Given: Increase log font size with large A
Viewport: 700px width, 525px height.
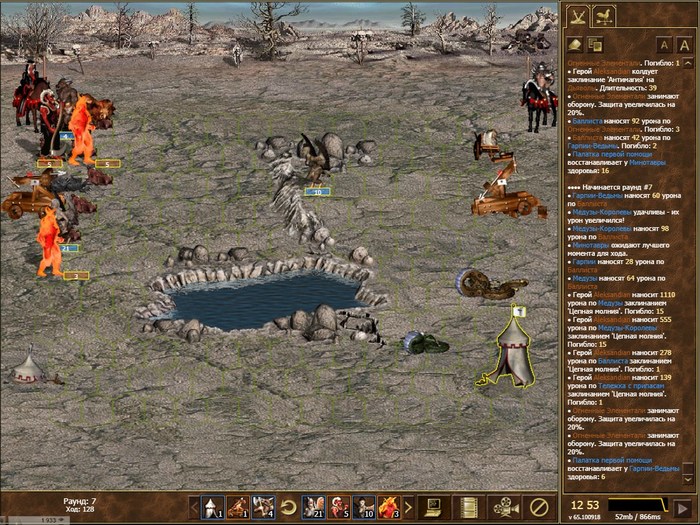Looking at the screenshot, I should point(684,45).
